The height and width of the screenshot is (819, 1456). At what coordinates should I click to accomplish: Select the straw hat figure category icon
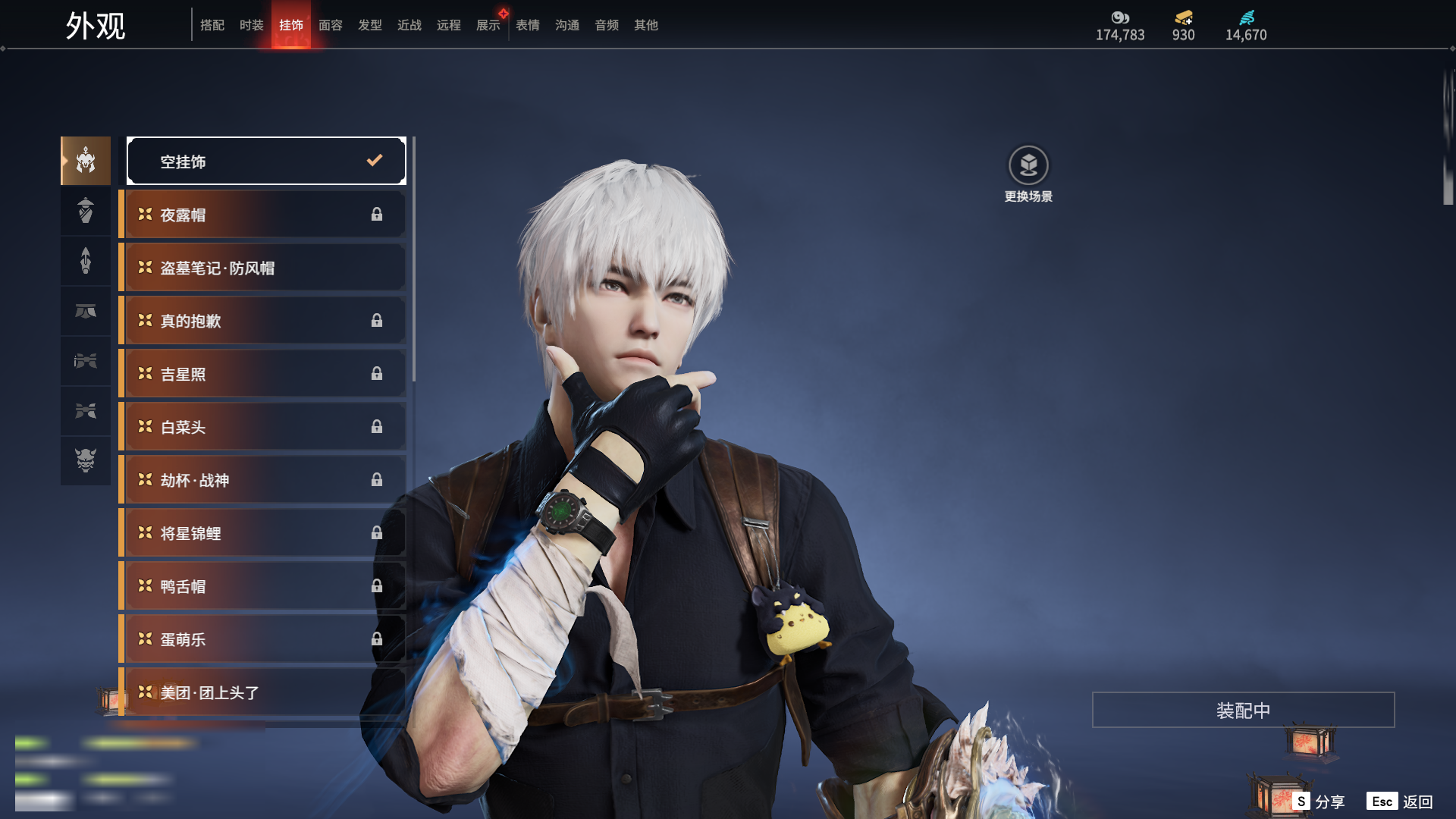tap(86, 210)
